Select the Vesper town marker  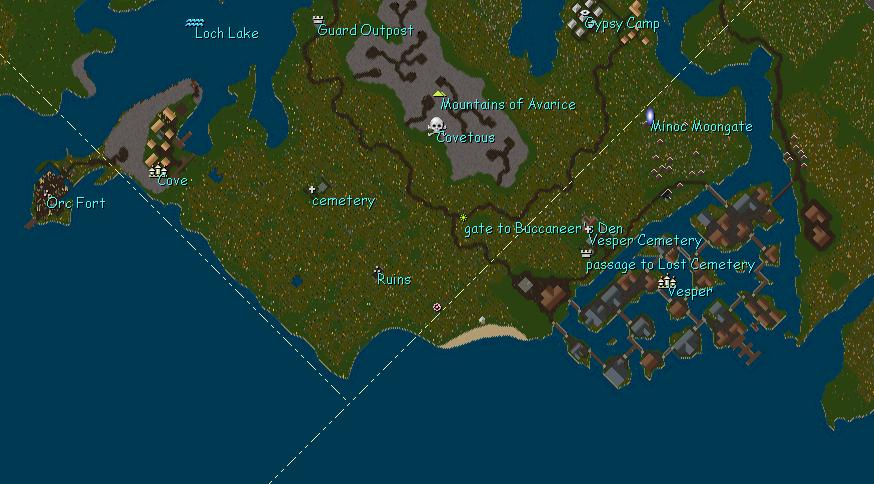click(667, 283)
